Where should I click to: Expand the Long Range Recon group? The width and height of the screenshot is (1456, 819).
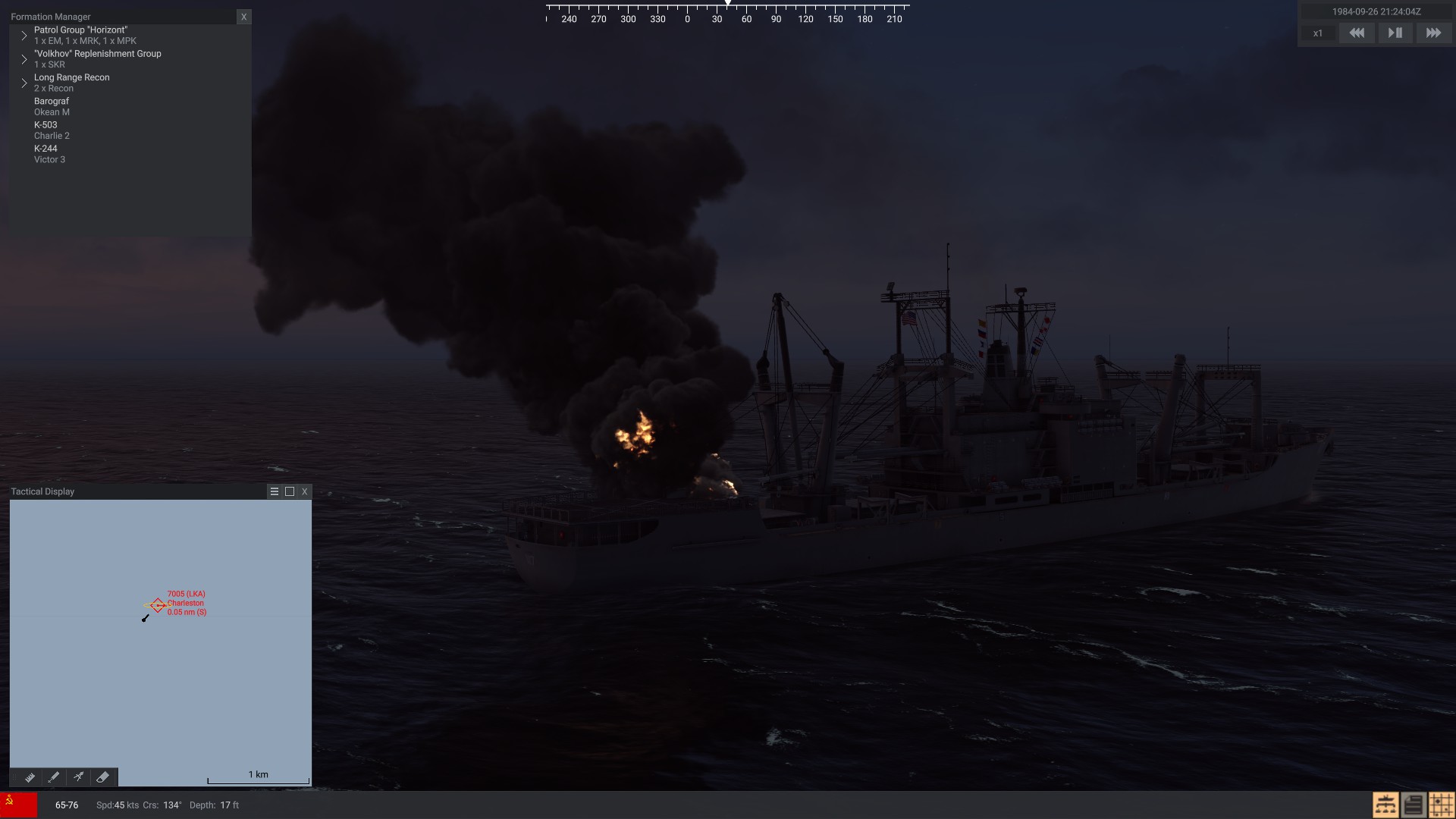pyautogui.click(x=24, y=83)
